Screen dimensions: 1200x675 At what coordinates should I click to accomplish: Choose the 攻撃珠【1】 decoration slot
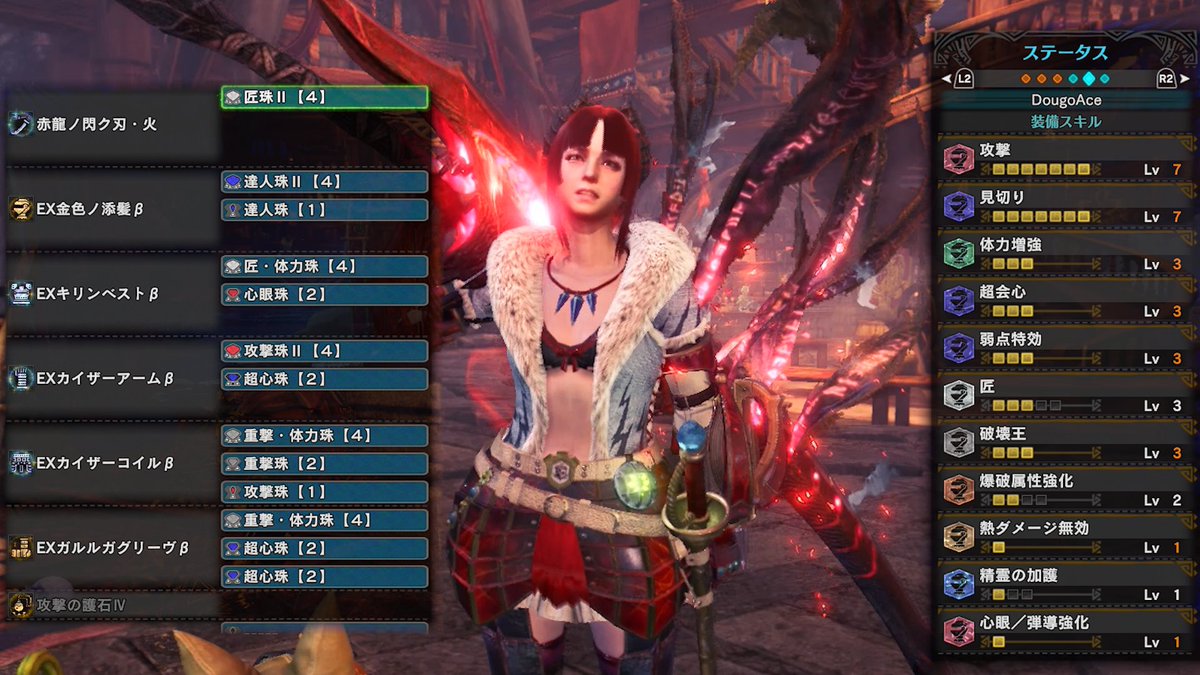tap(324, 492)
